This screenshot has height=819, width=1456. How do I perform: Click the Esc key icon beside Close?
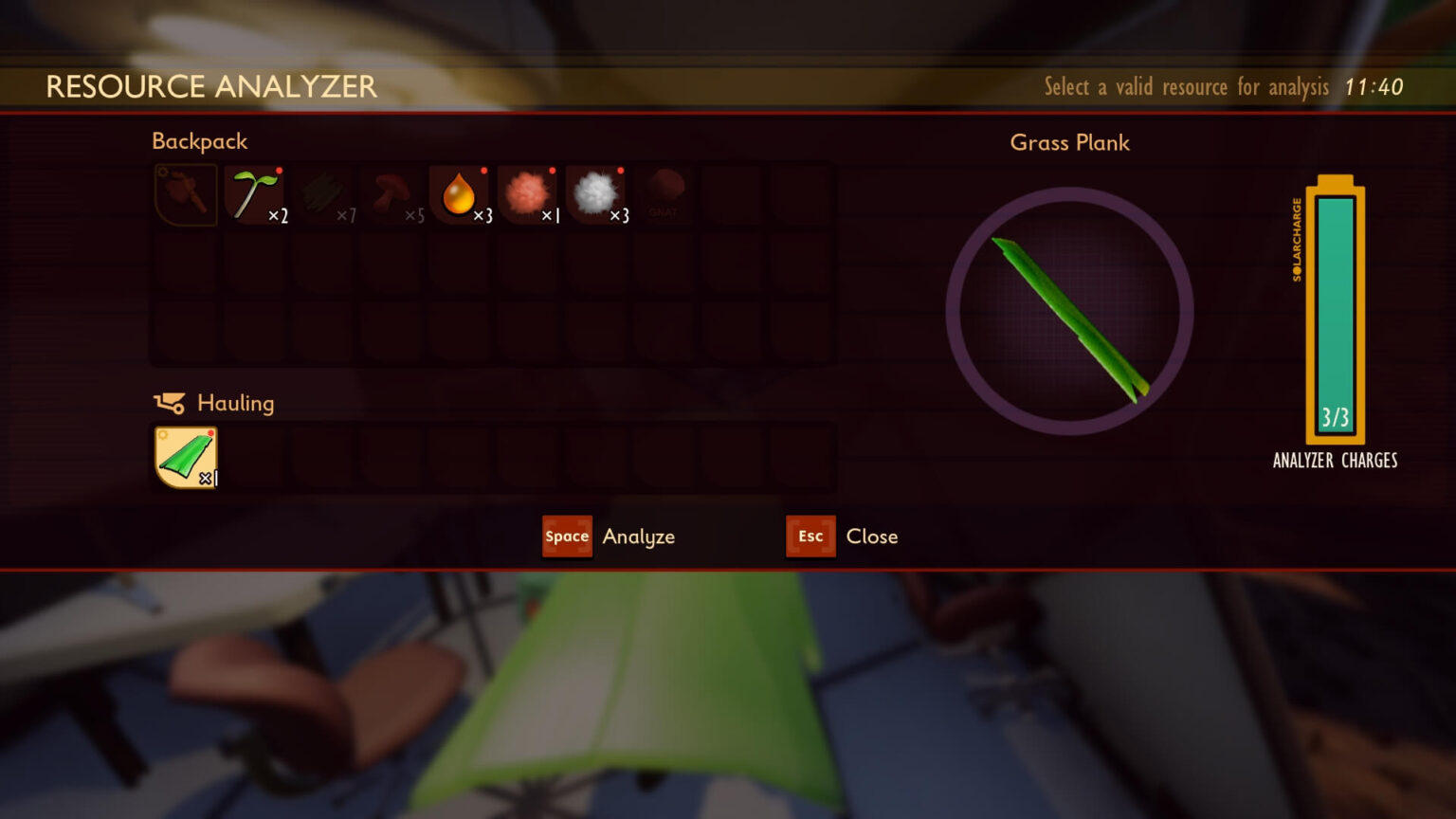810,537
